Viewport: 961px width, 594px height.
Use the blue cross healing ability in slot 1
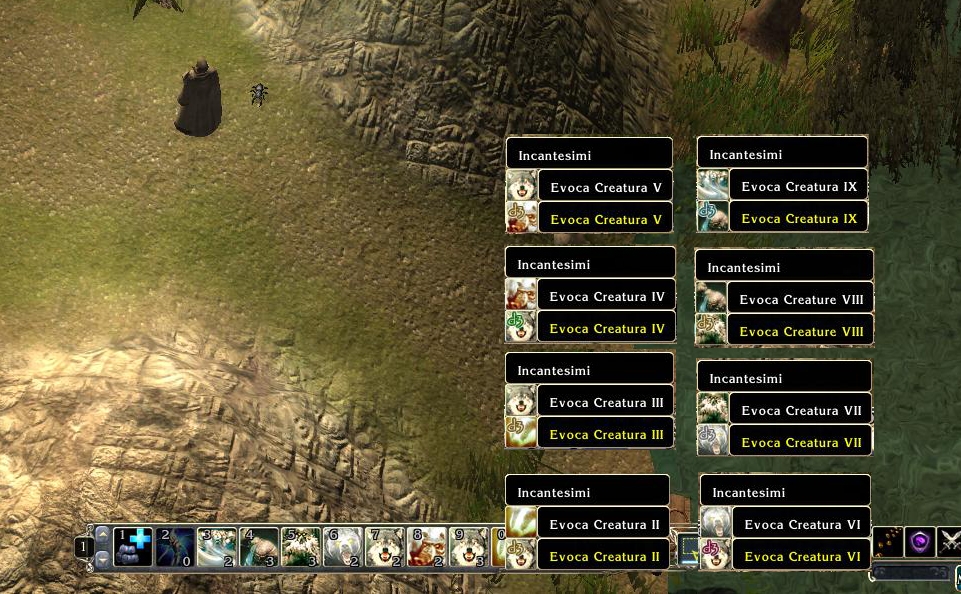[133, 547]
